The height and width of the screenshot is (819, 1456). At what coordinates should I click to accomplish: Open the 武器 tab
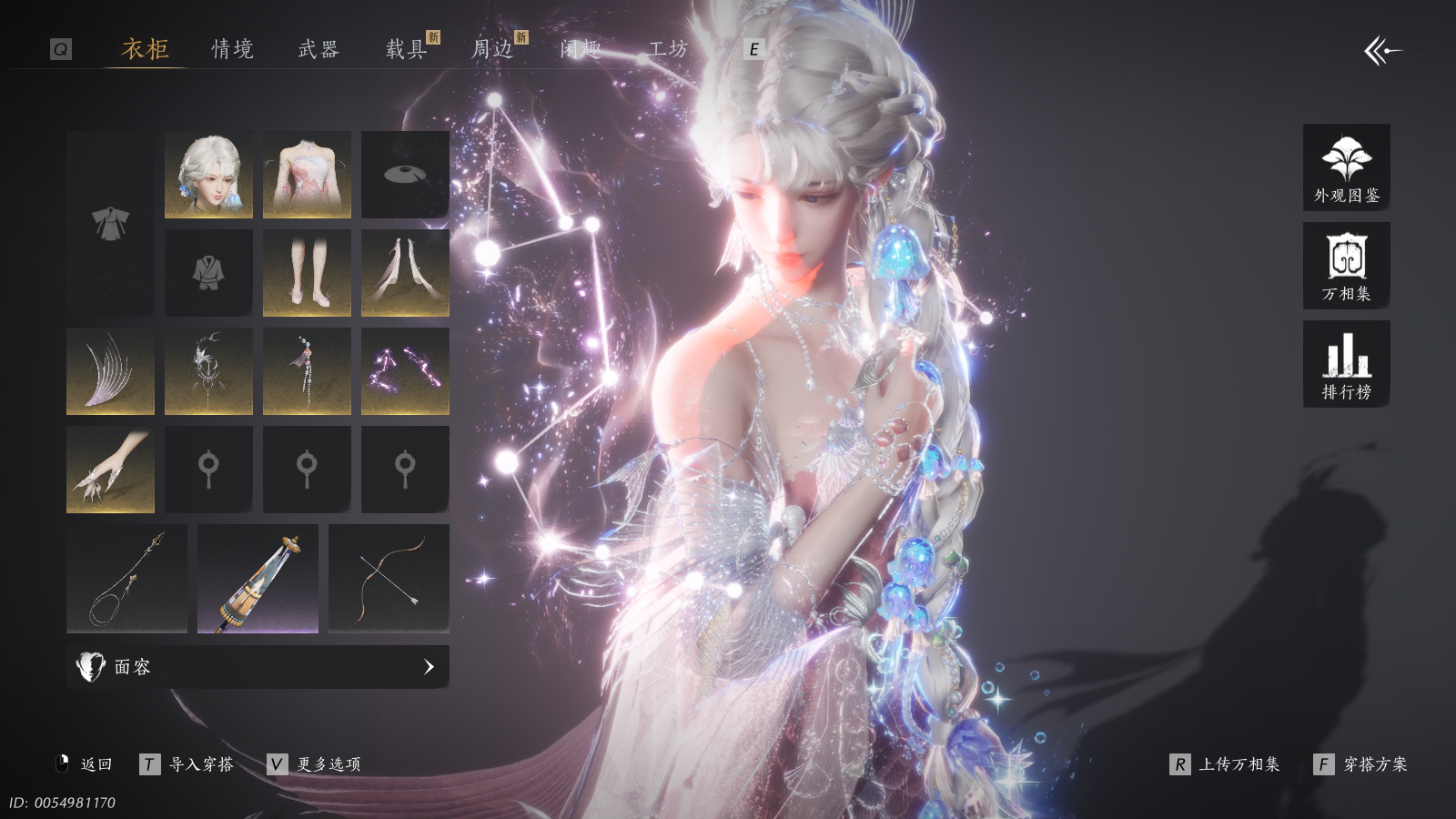[x=318, y=49]
